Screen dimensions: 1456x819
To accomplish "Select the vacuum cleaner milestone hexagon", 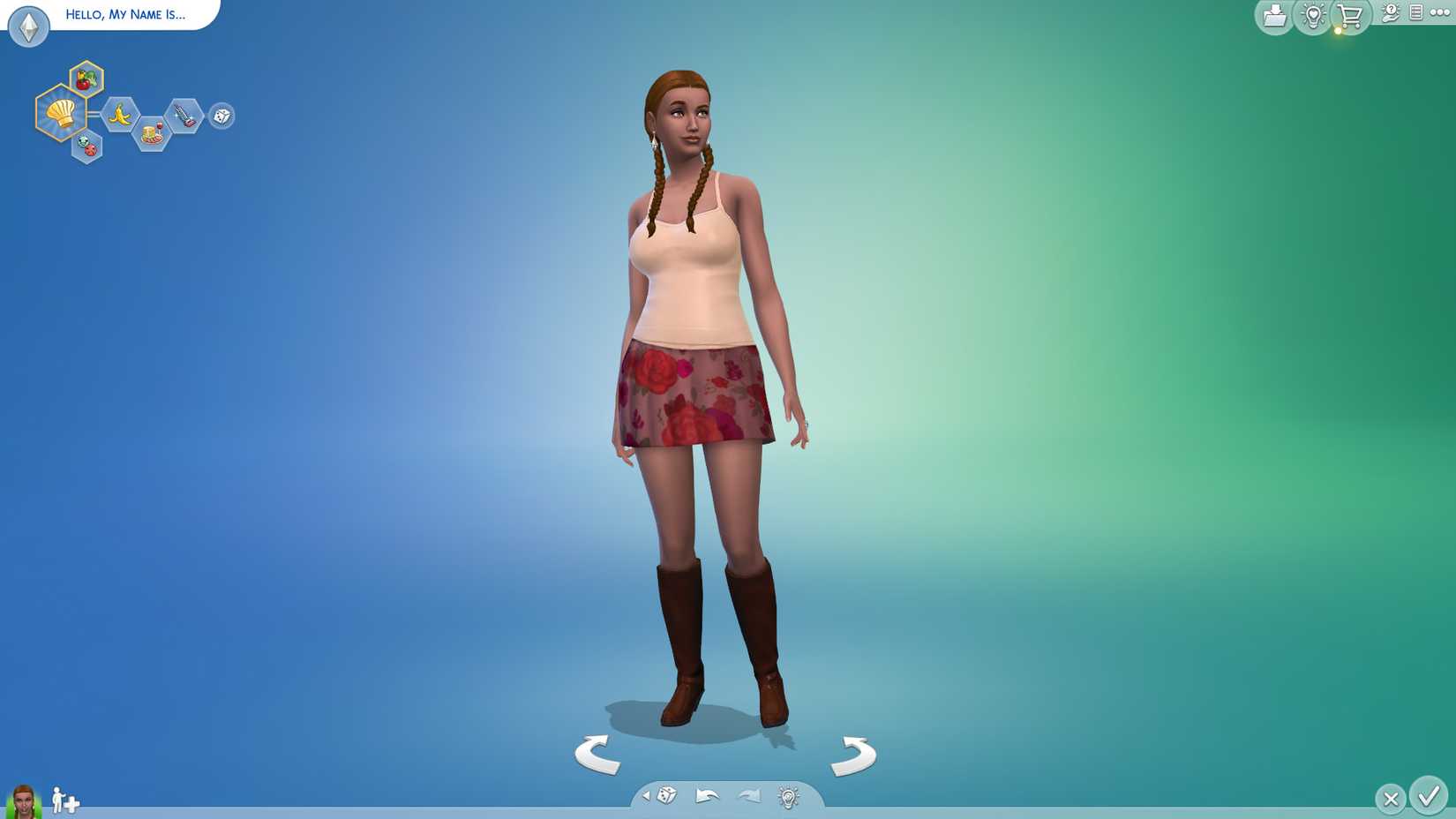I will [184, 116].
